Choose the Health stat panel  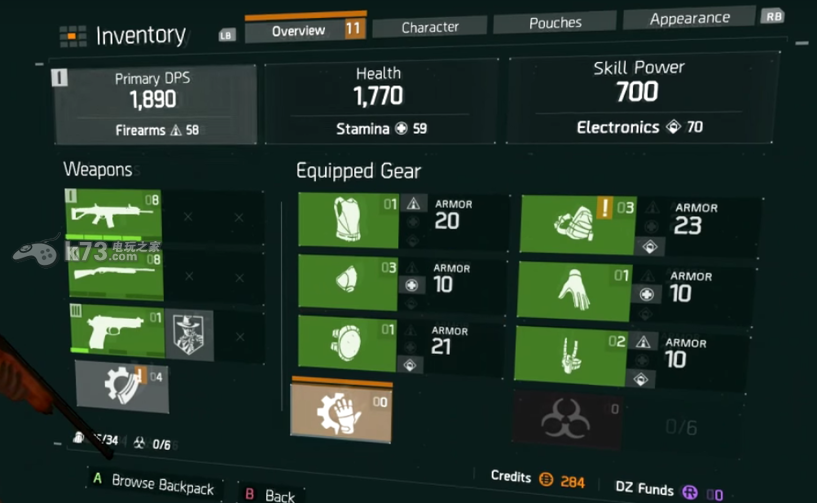(378, 100)
